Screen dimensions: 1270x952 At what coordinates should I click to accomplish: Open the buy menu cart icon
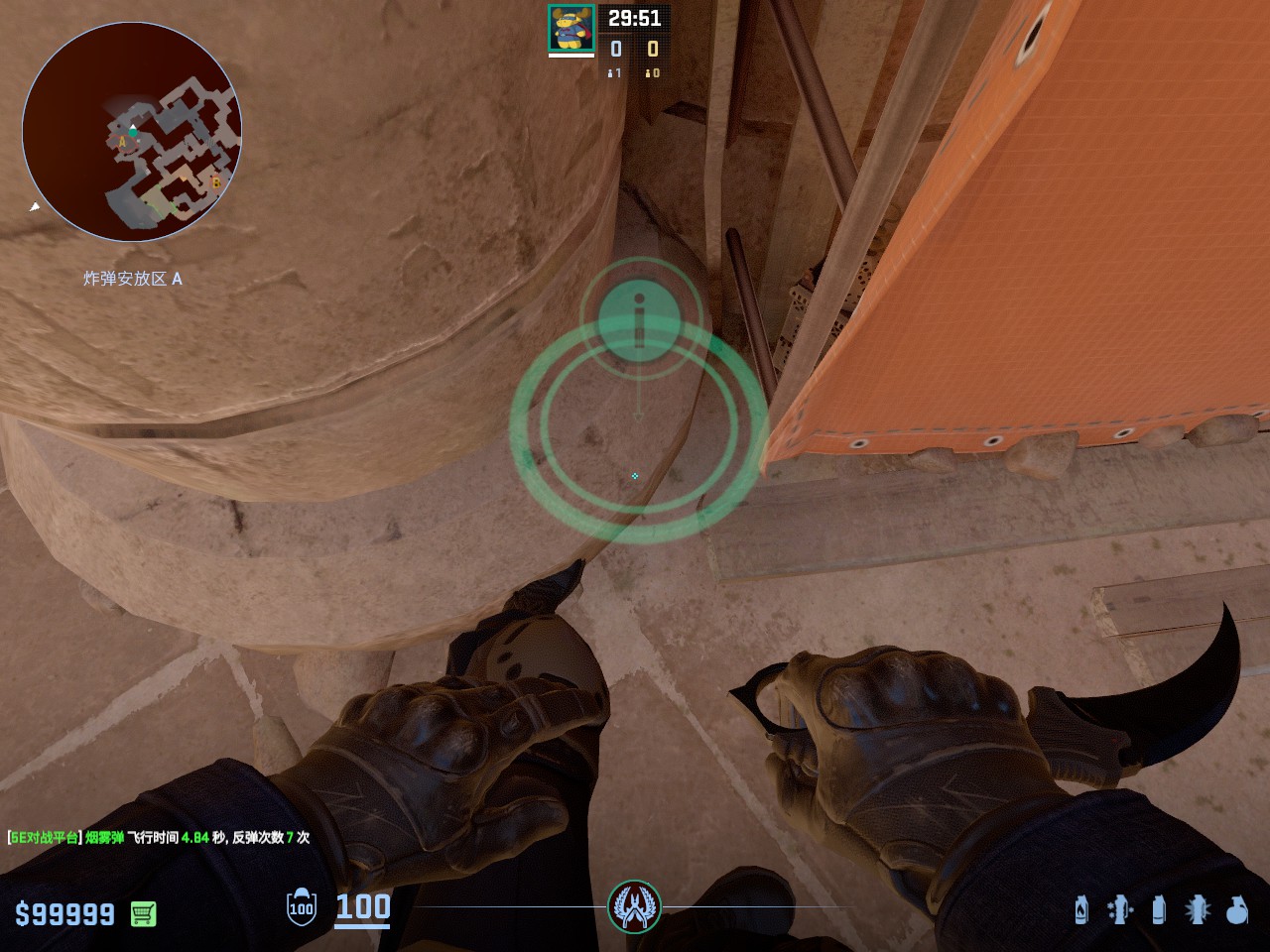(143, 913)
